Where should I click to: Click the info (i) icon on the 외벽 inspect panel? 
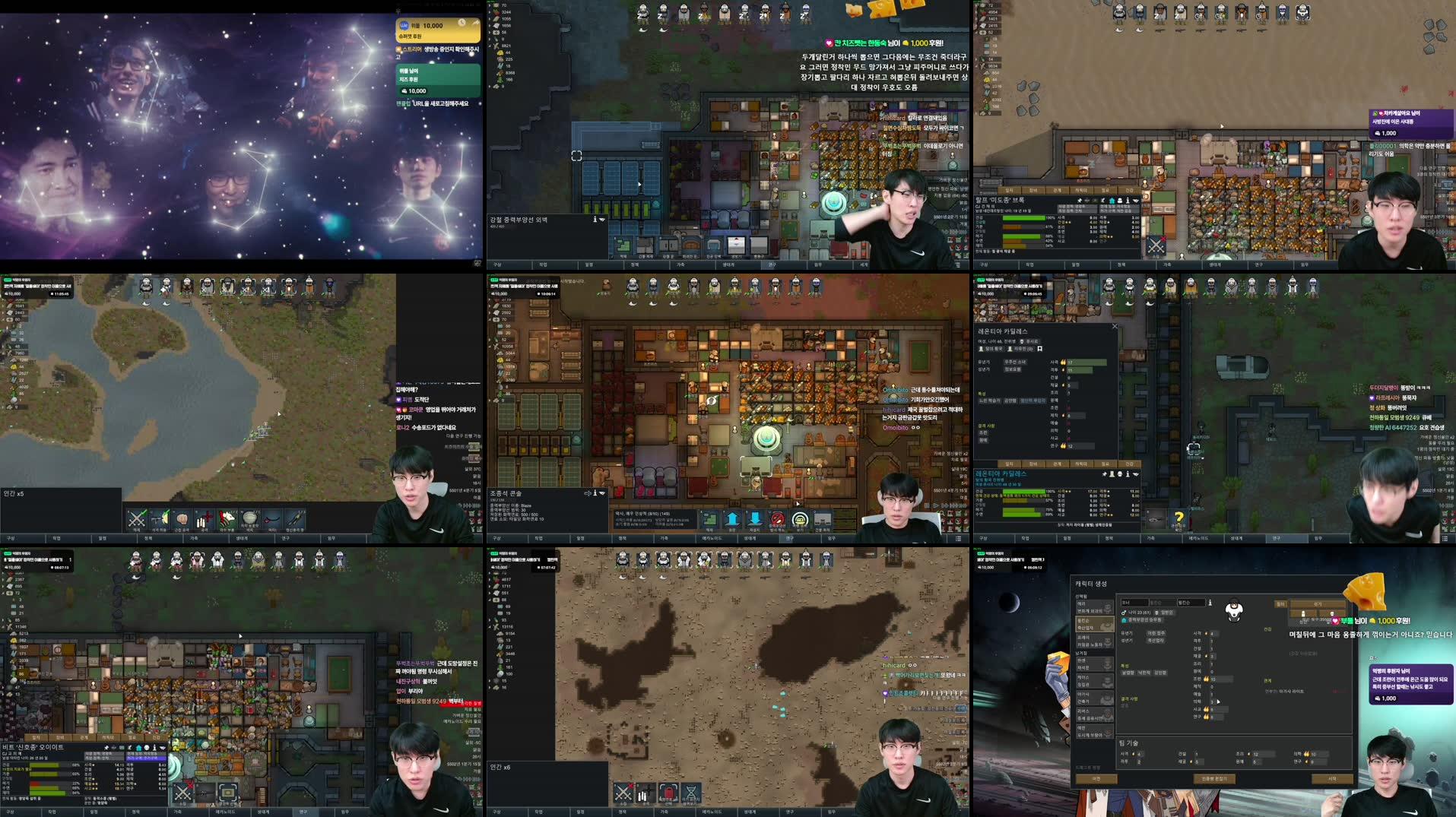tap(595, 219)
